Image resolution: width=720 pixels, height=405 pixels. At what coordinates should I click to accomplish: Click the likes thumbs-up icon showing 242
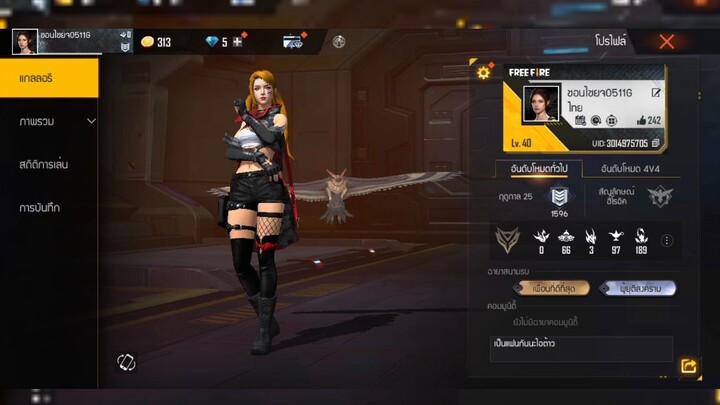point(640,121)
